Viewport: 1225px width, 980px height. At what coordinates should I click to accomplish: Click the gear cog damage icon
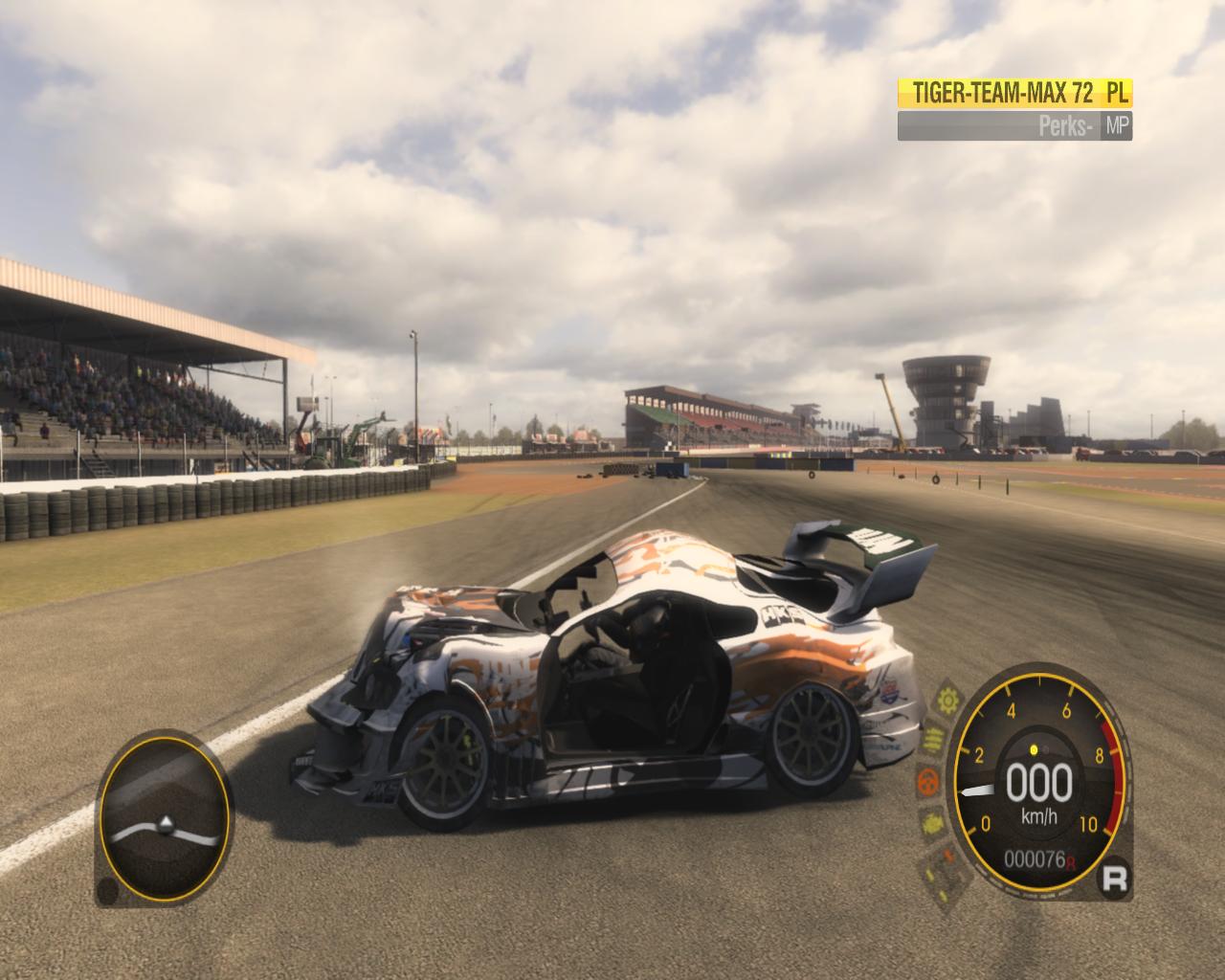(x=948, y=700)
